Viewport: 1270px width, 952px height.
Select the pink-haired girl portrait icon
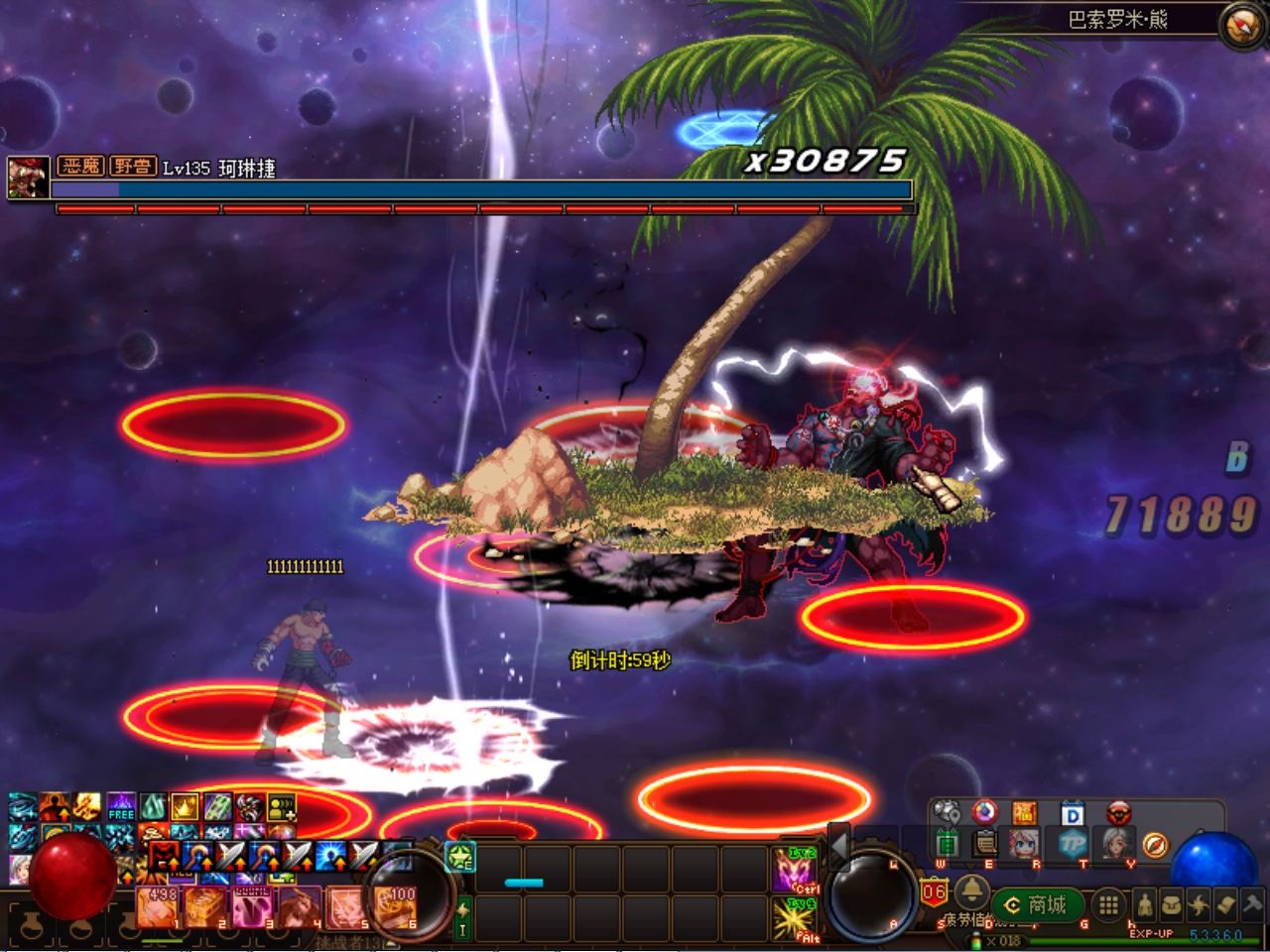tap(1025, 845)
